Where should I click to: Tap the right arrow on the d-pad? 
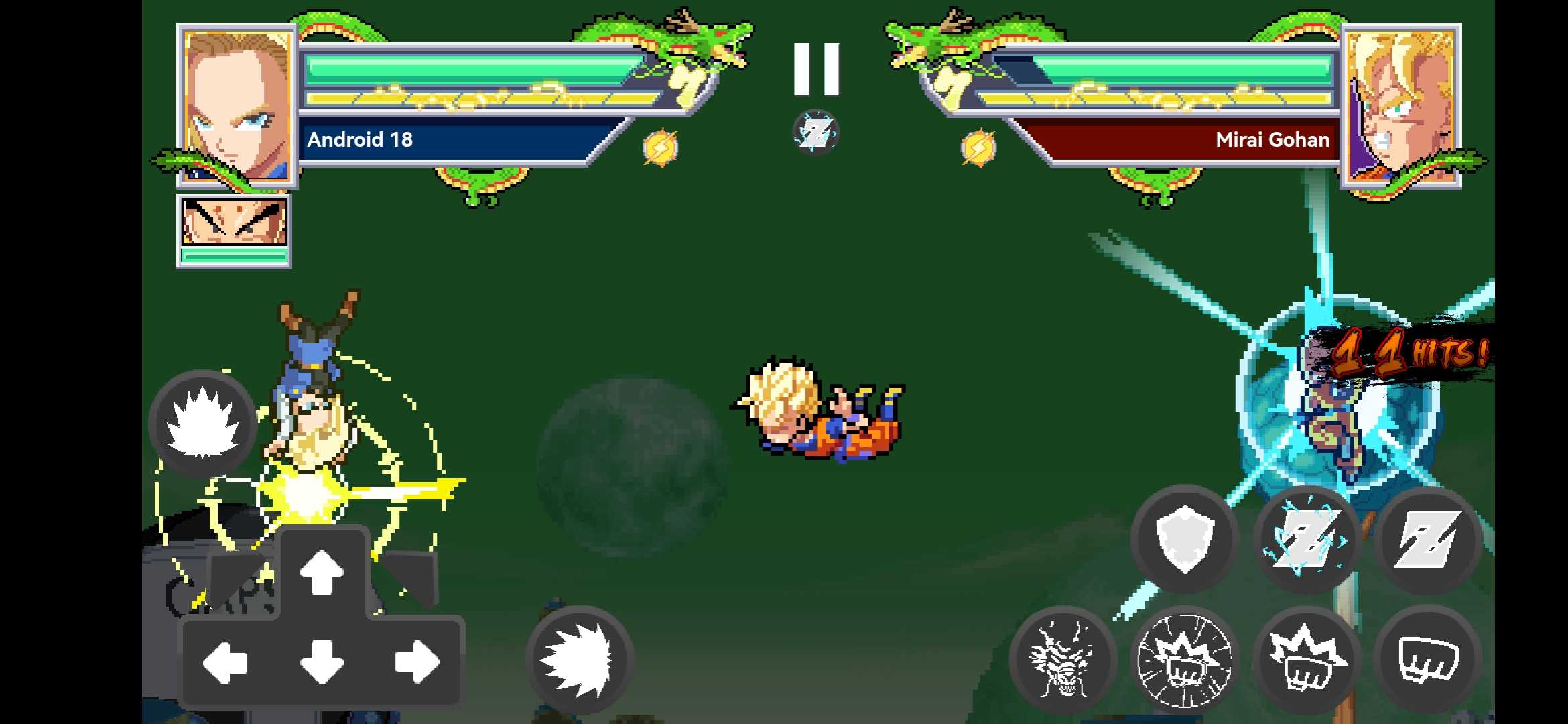[x=417, y=662]
